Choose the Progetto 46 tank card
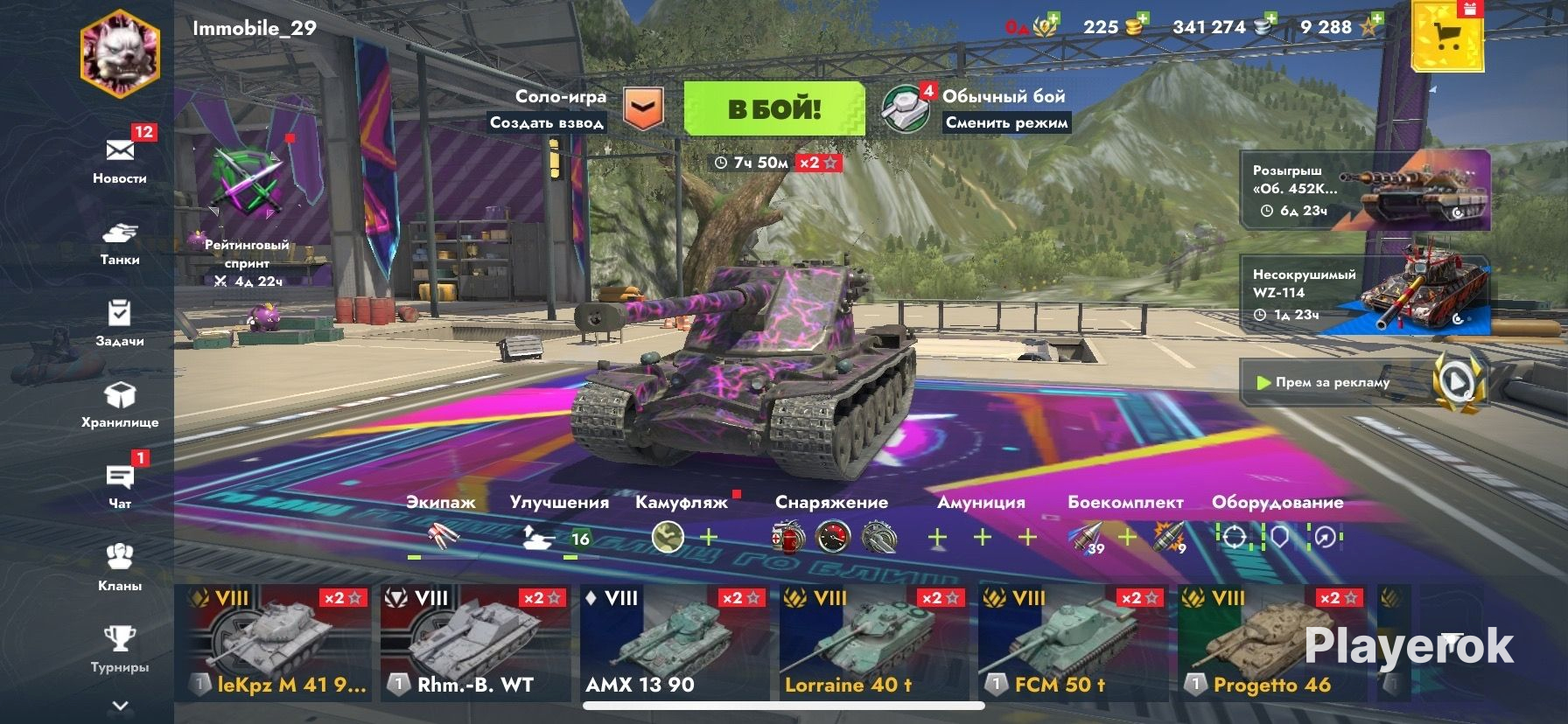 tap(1271, 644)
